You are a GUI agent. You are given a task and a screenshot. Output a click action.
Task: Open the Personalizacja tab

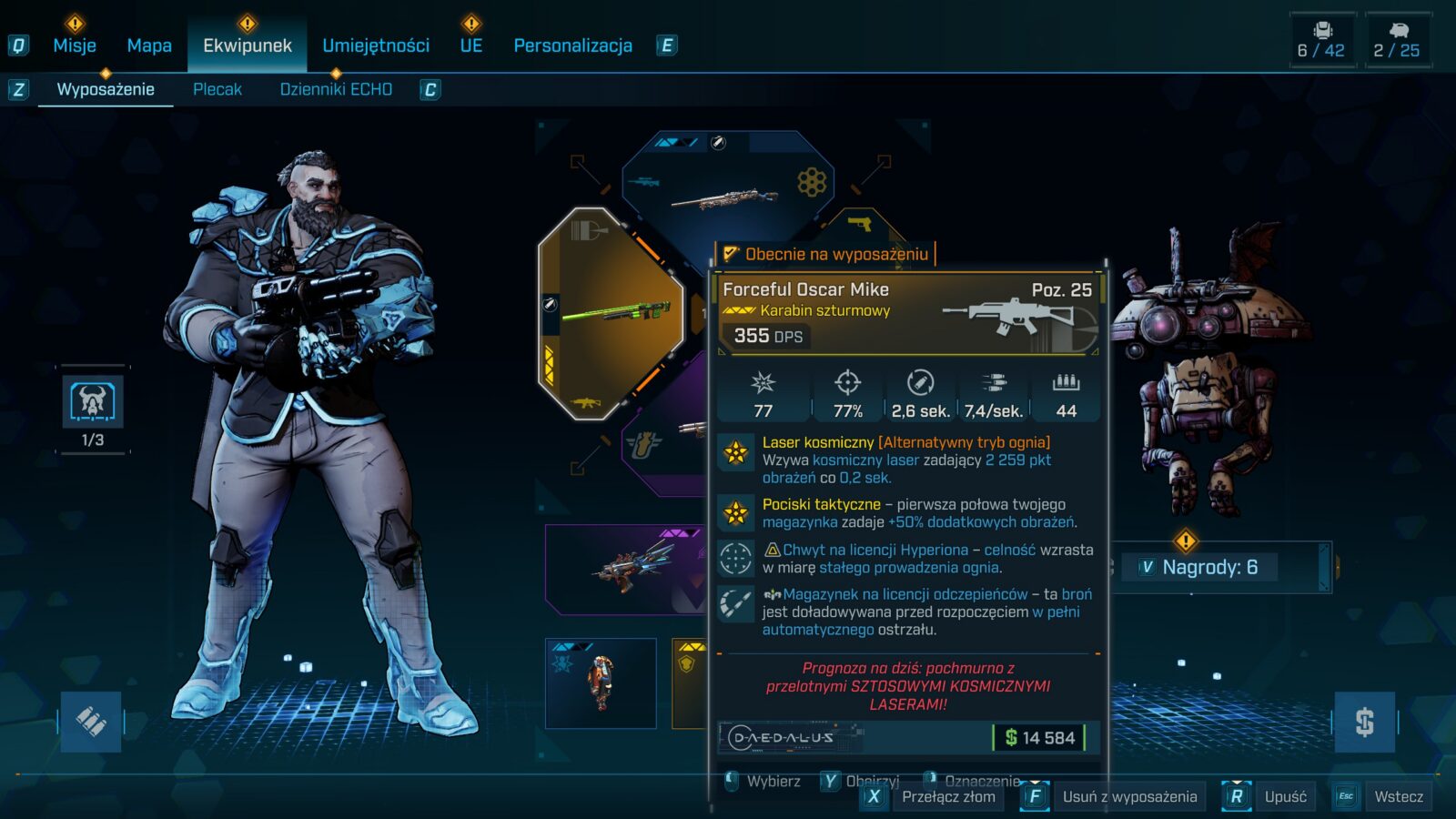tap(572, 45)
